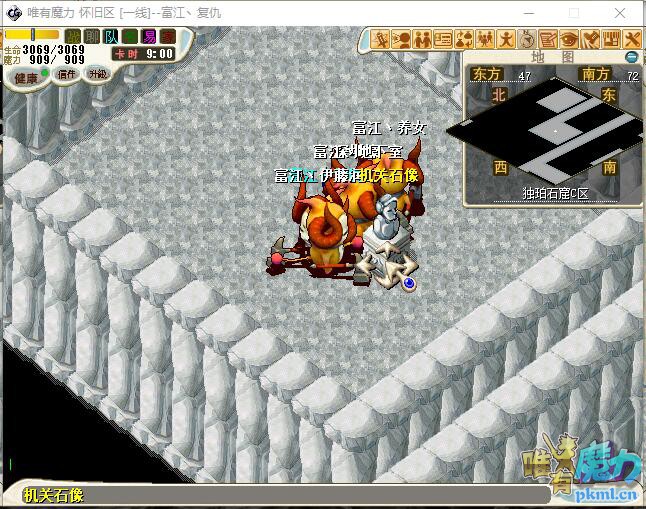The width and height of the screenshot is (646, 509).
Task: Toggle the 队 team mode button
Action: (x=111, y=36)
